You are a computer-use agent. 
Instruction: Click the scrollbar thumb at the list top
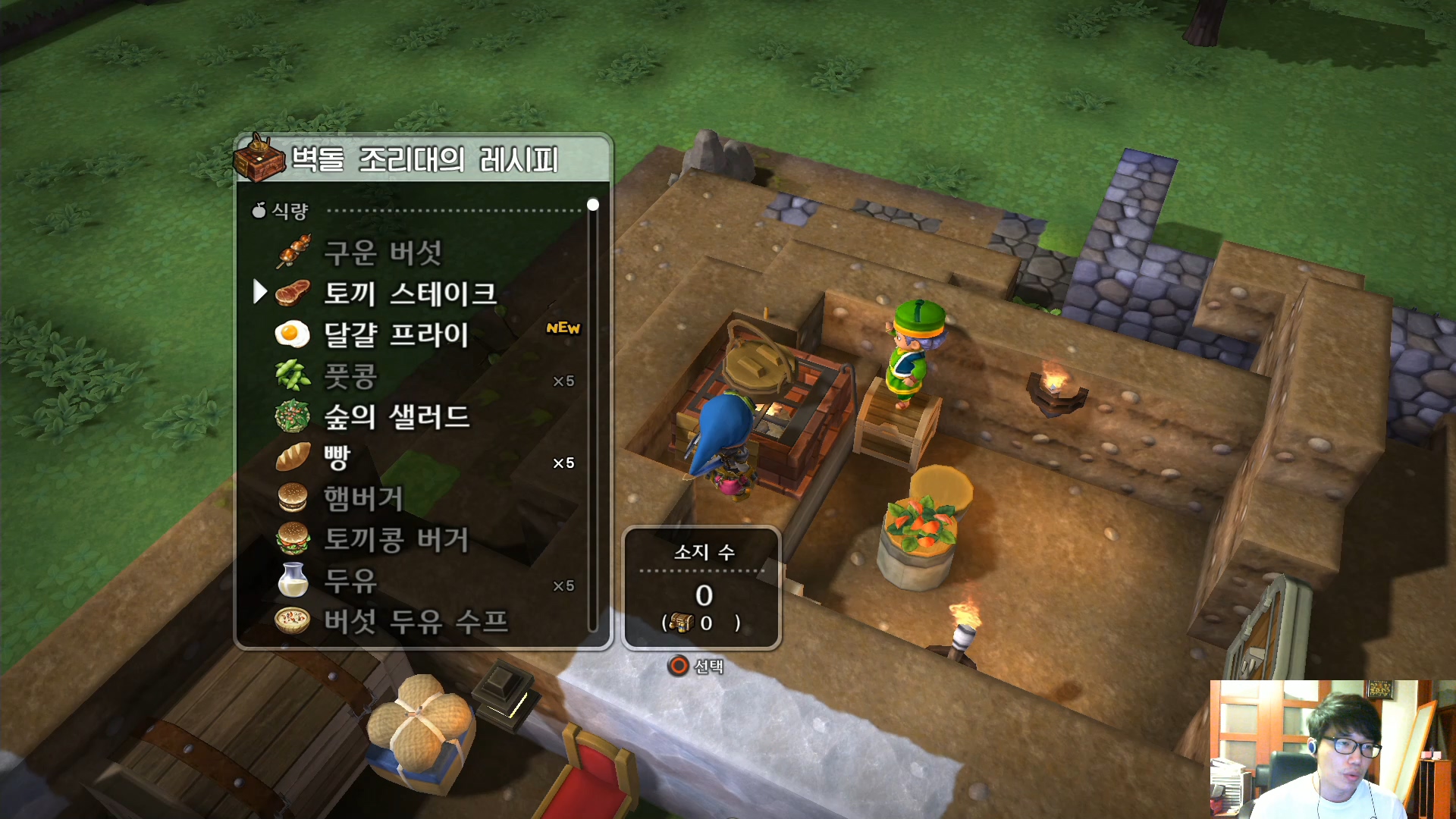593,205
